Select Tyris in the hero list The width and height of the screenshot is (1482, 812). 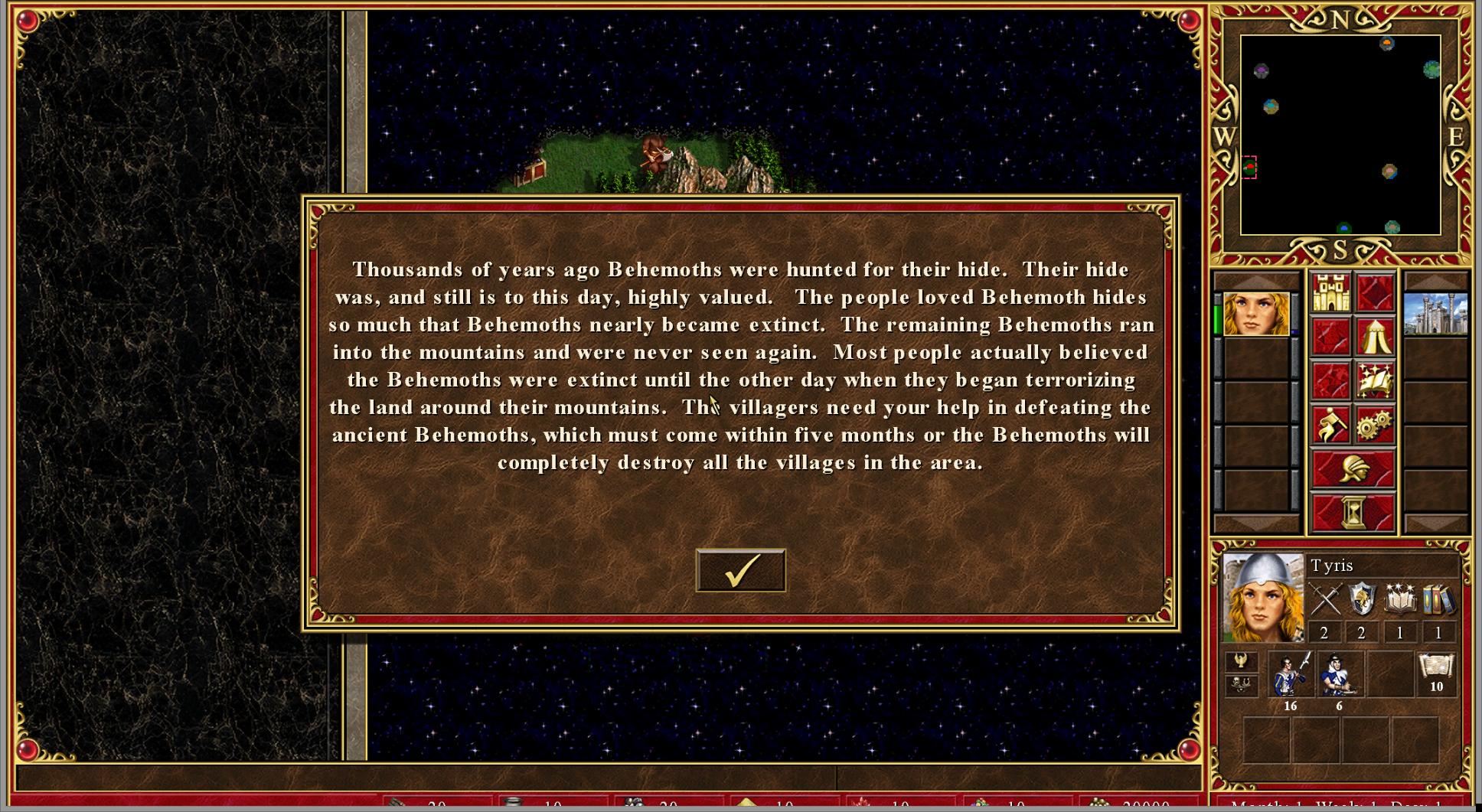coord(1255,314)
